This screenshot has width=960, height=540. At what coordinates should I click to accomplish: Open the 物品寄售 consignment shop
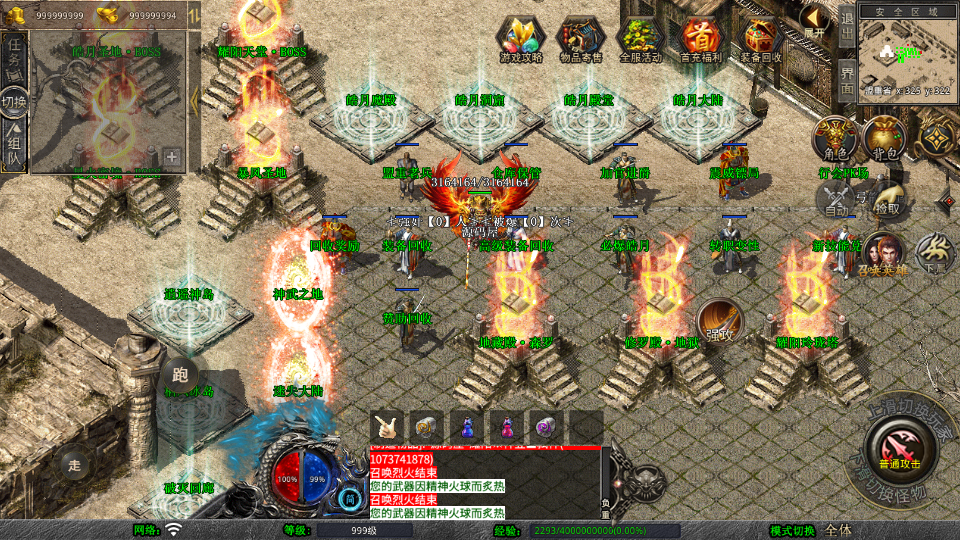click(581, 38)
